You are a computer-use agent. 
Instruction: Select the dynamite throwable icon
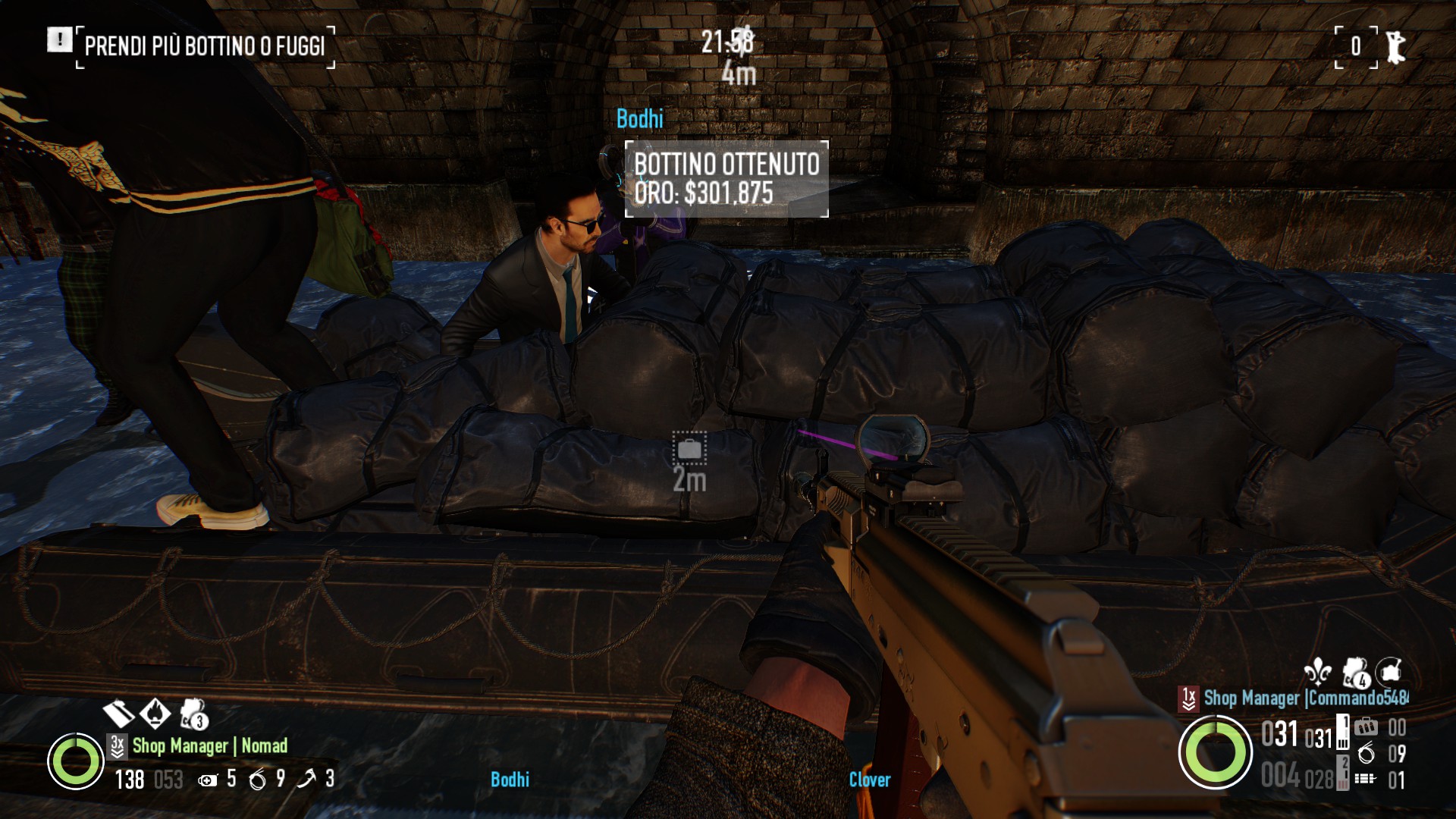[x=1365, y=778]
